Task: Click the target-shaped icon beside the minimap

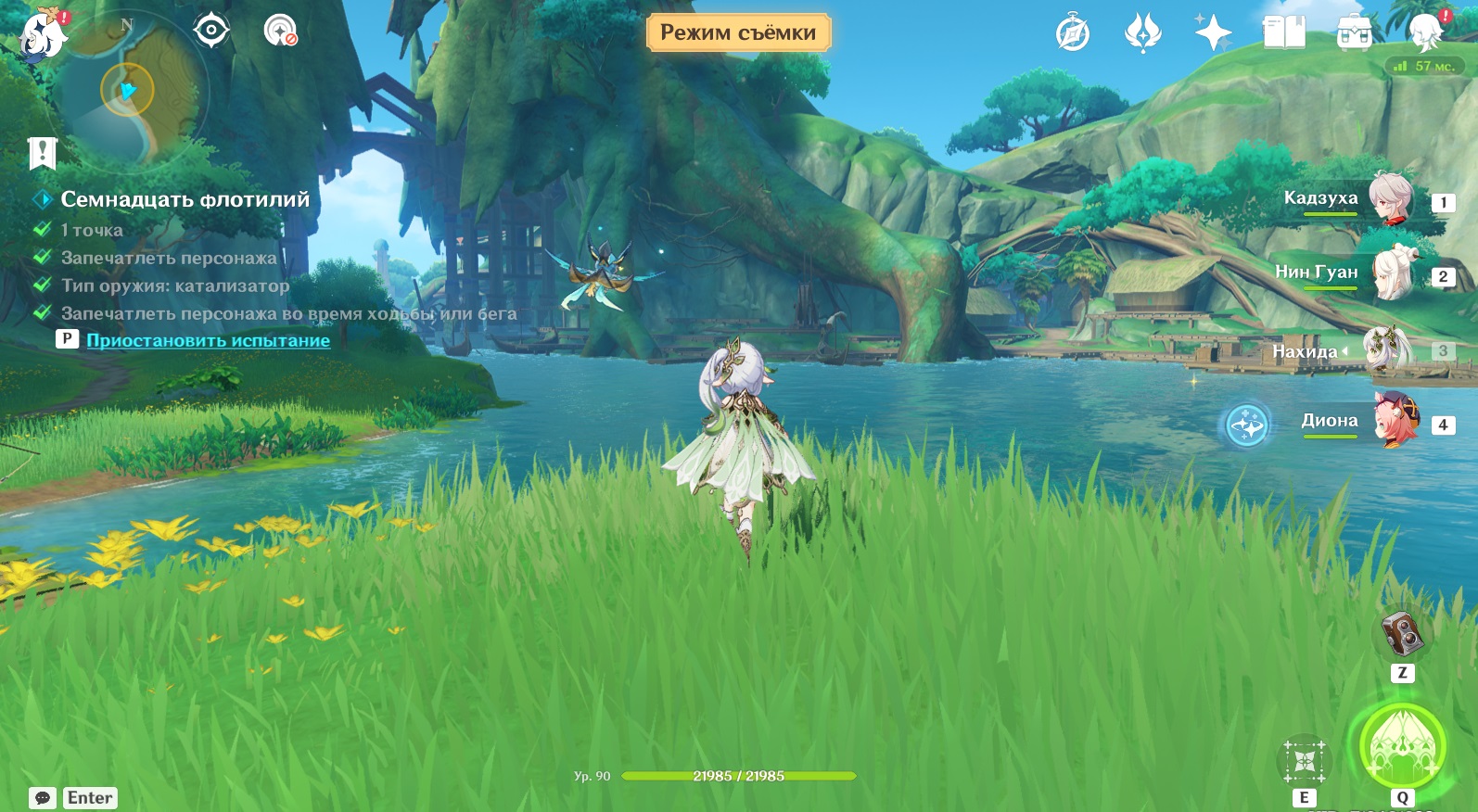Action: point(211,31)
